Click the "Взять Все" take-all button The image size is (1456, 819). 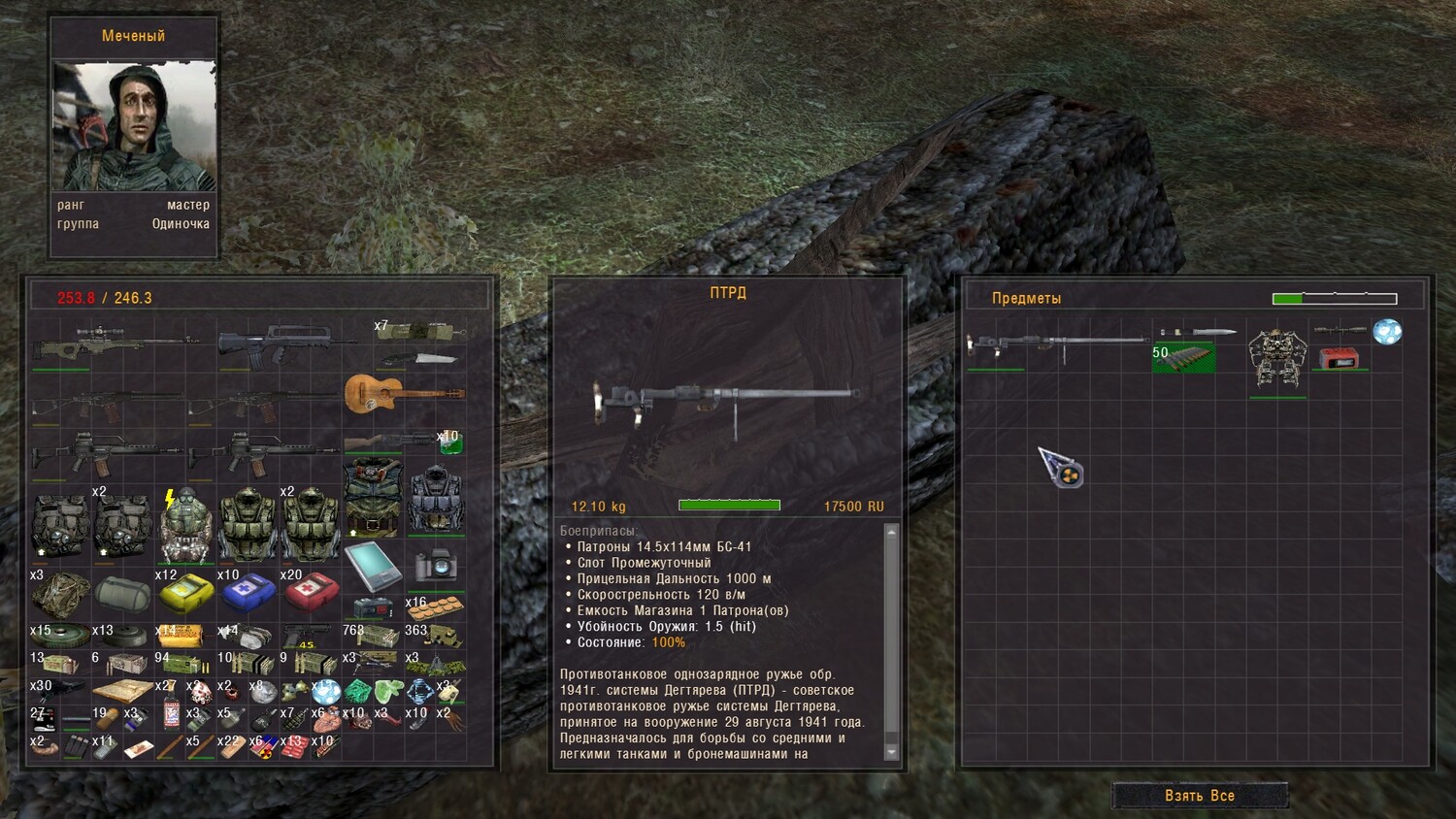[1200, 796]
